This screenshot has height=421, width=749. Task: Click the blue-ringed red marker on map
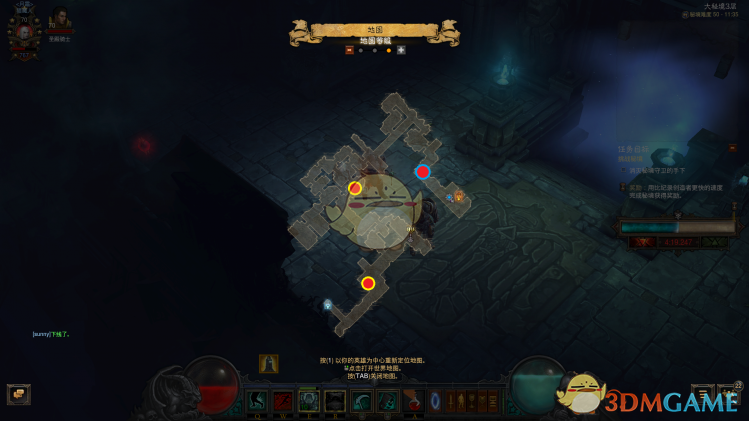pos(423,172)
